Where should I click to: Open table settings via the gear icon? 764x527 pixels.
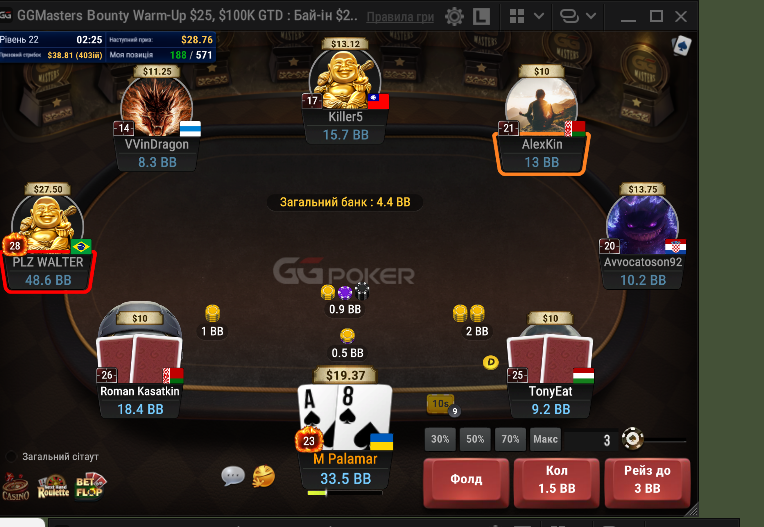454,17
